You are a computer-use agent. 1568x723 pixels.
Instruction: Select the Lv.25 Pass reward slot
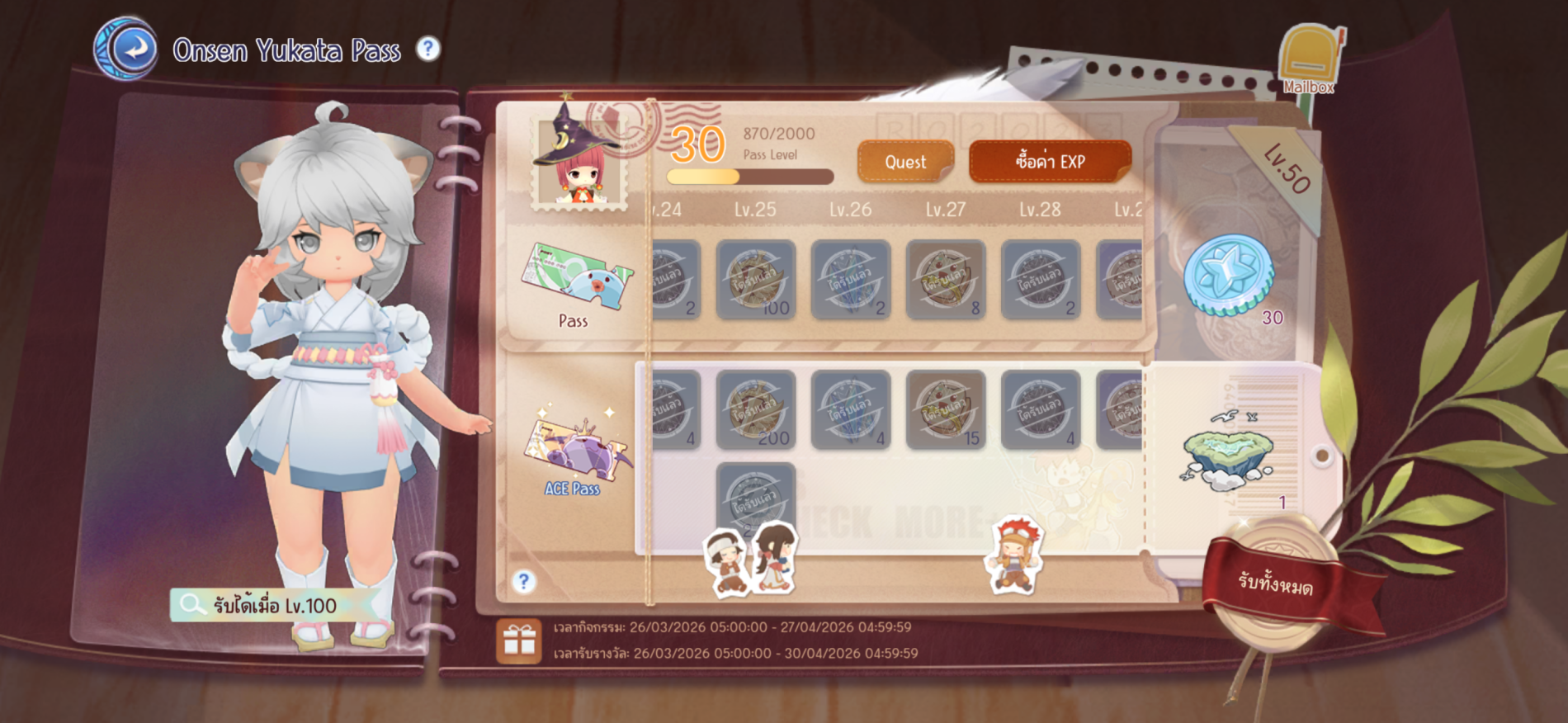755,280
